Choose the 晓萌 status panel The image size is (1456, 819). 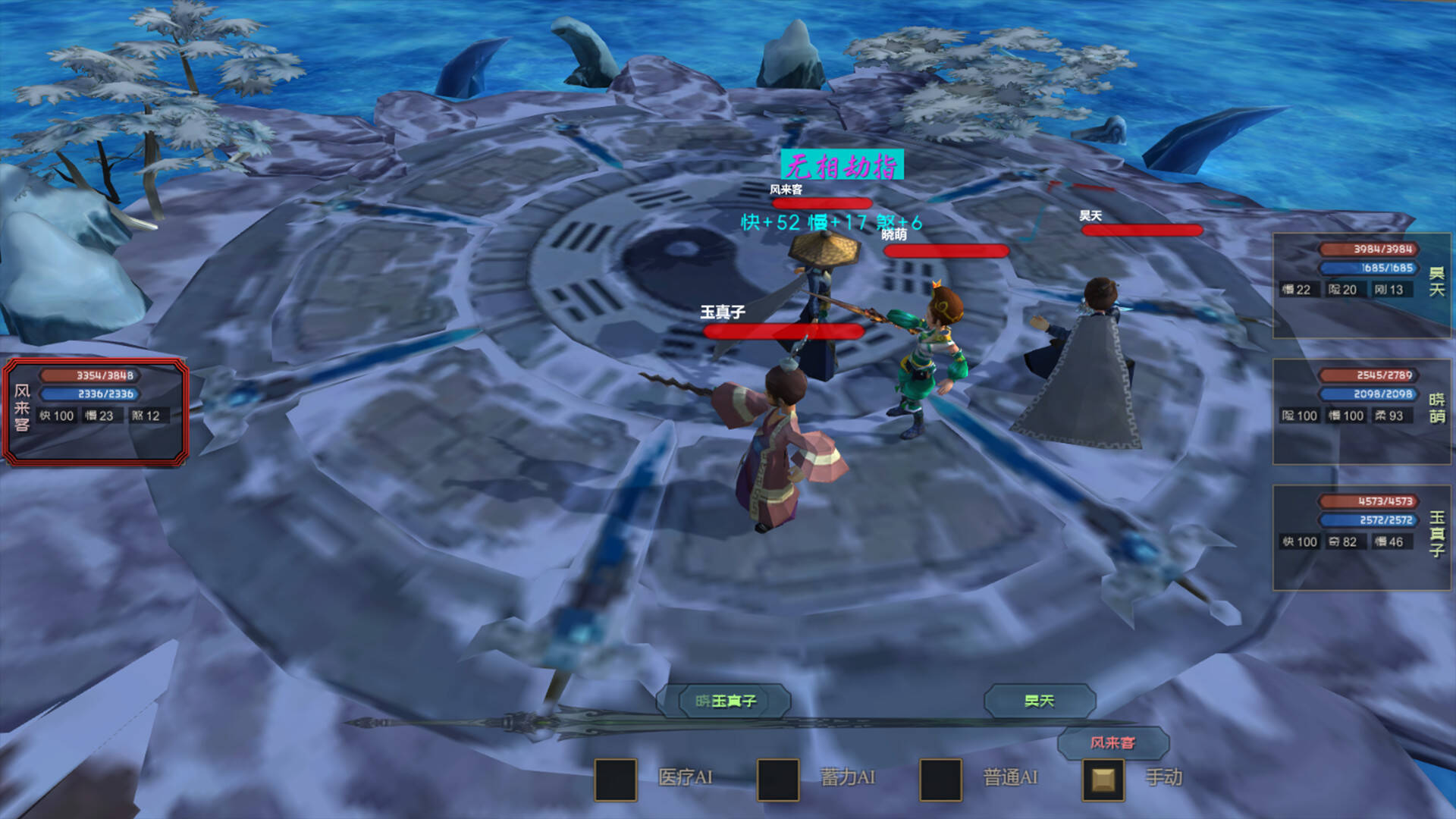(x=1362, y=411)
